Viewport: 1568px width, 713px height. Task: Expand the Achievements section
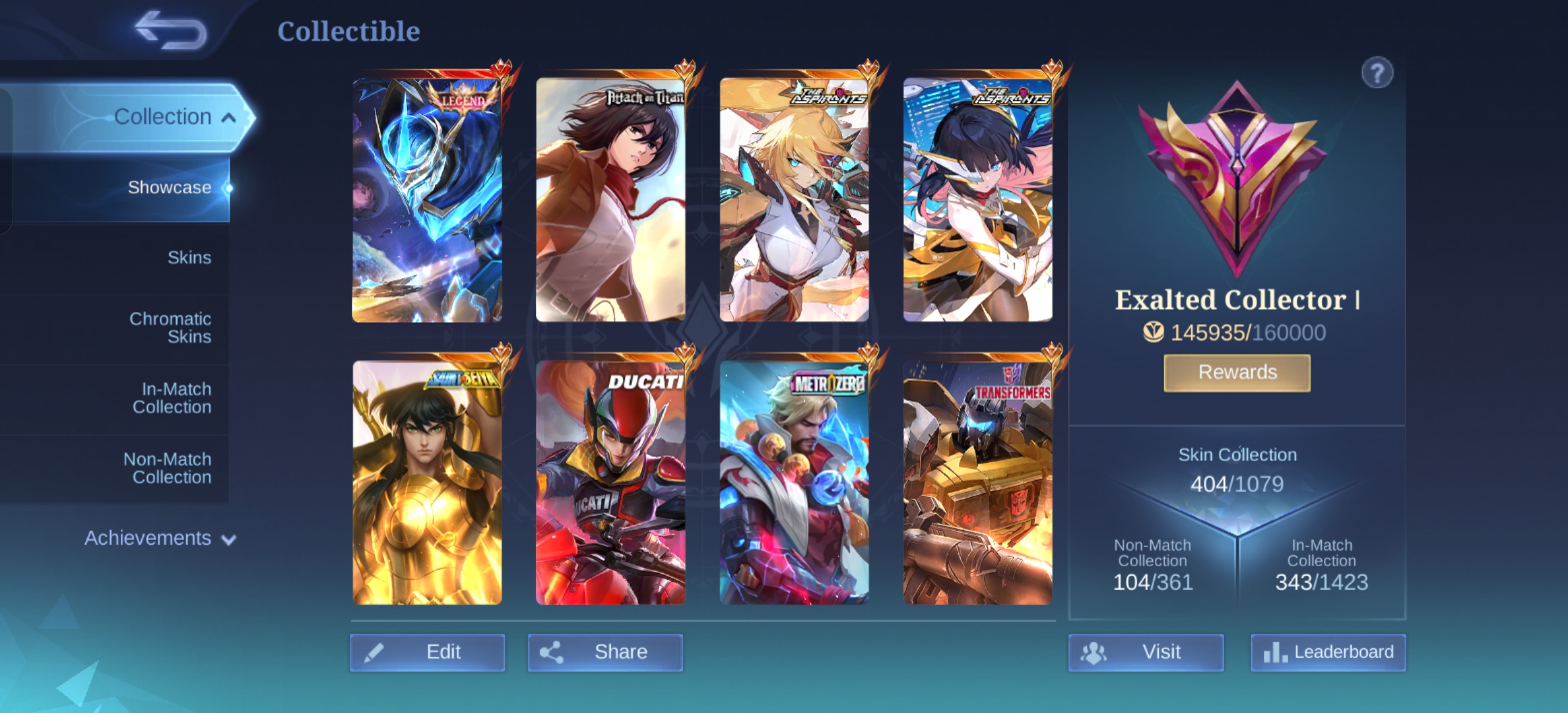[x=160, y=538]
